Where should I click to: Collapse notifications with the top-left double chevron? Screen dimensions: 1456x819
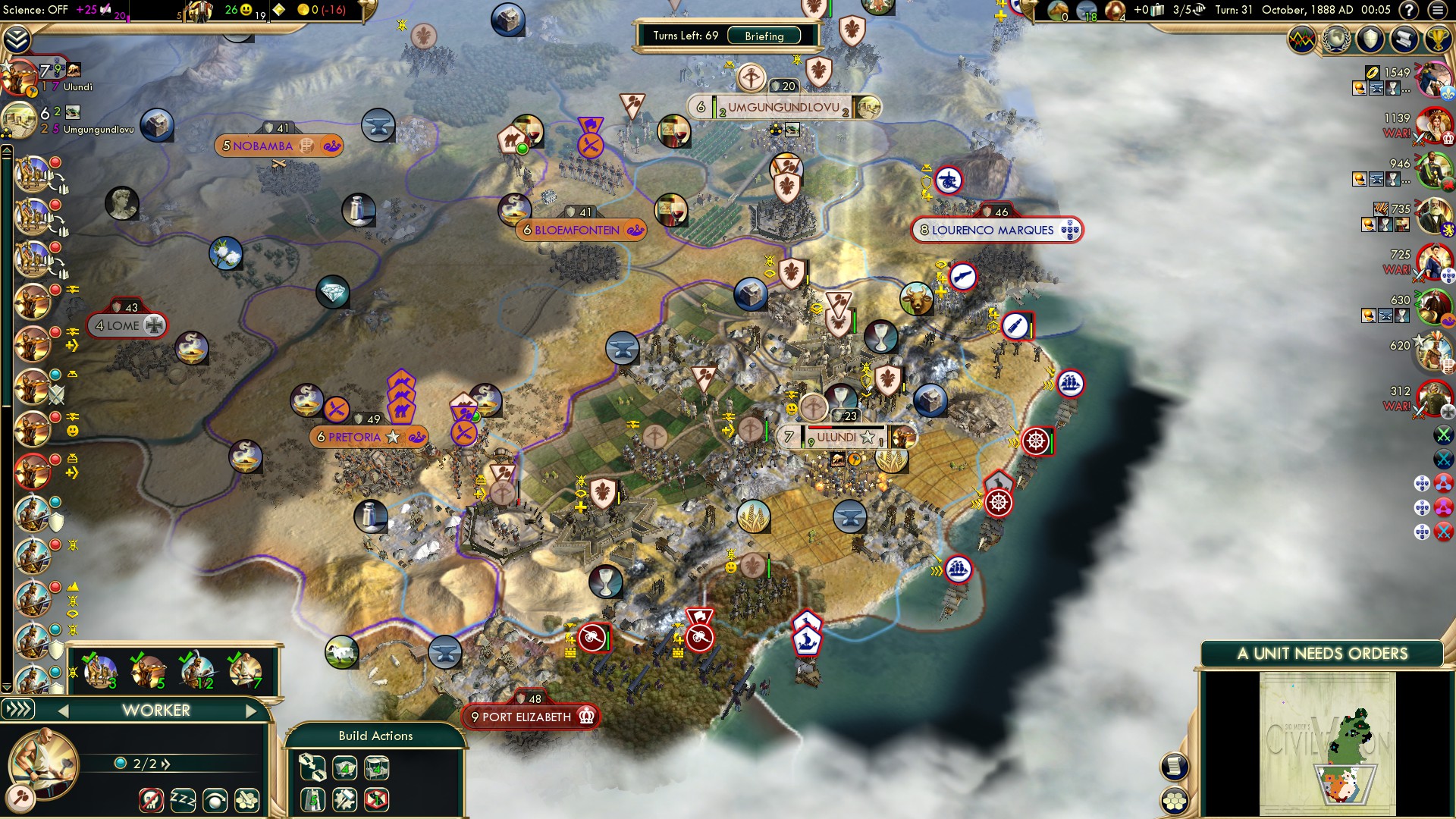[x=17, y=39]
